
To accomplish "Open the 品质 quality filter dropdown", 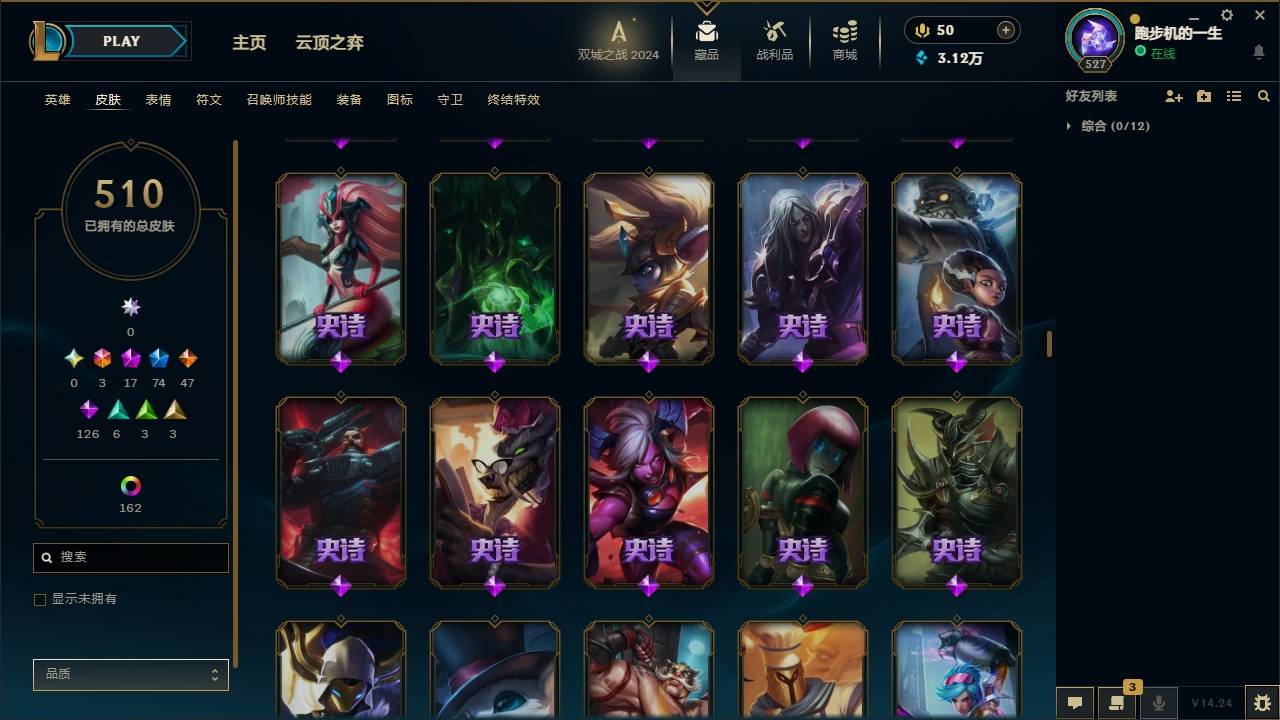I will coord(130,674).
